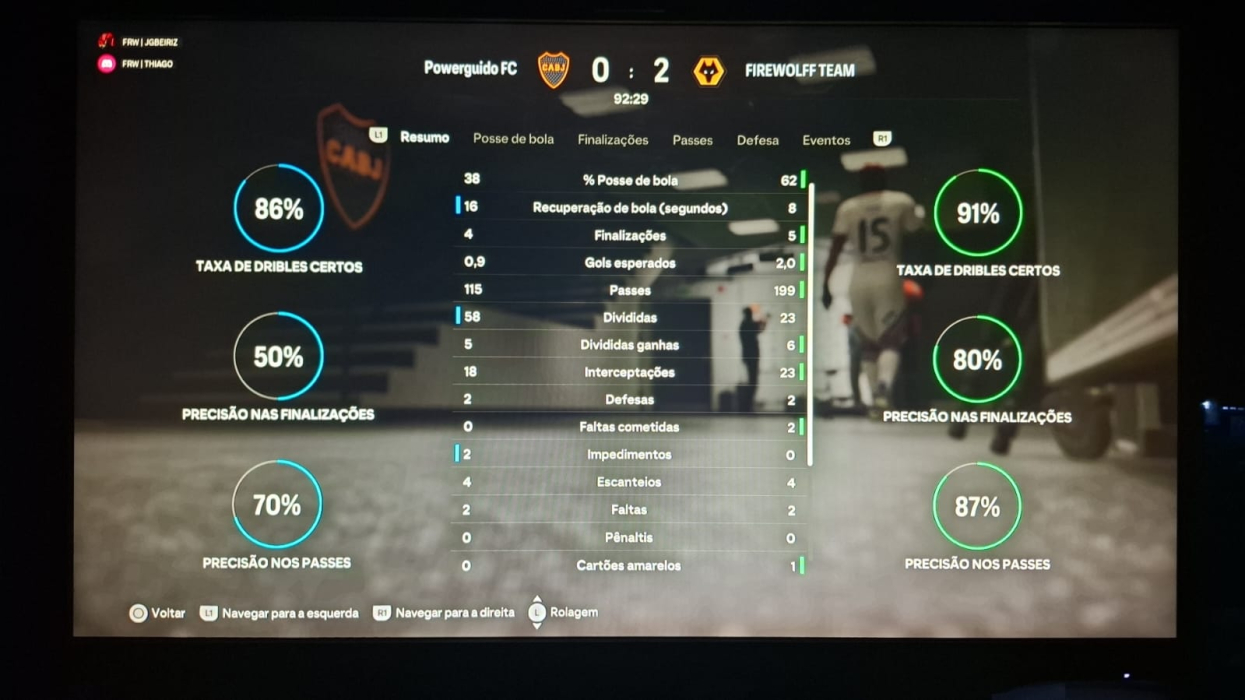Open the Eventos tab
The width and height of the screenshot is (1245, 700).
pyautogui.click(x=826, y=140)
